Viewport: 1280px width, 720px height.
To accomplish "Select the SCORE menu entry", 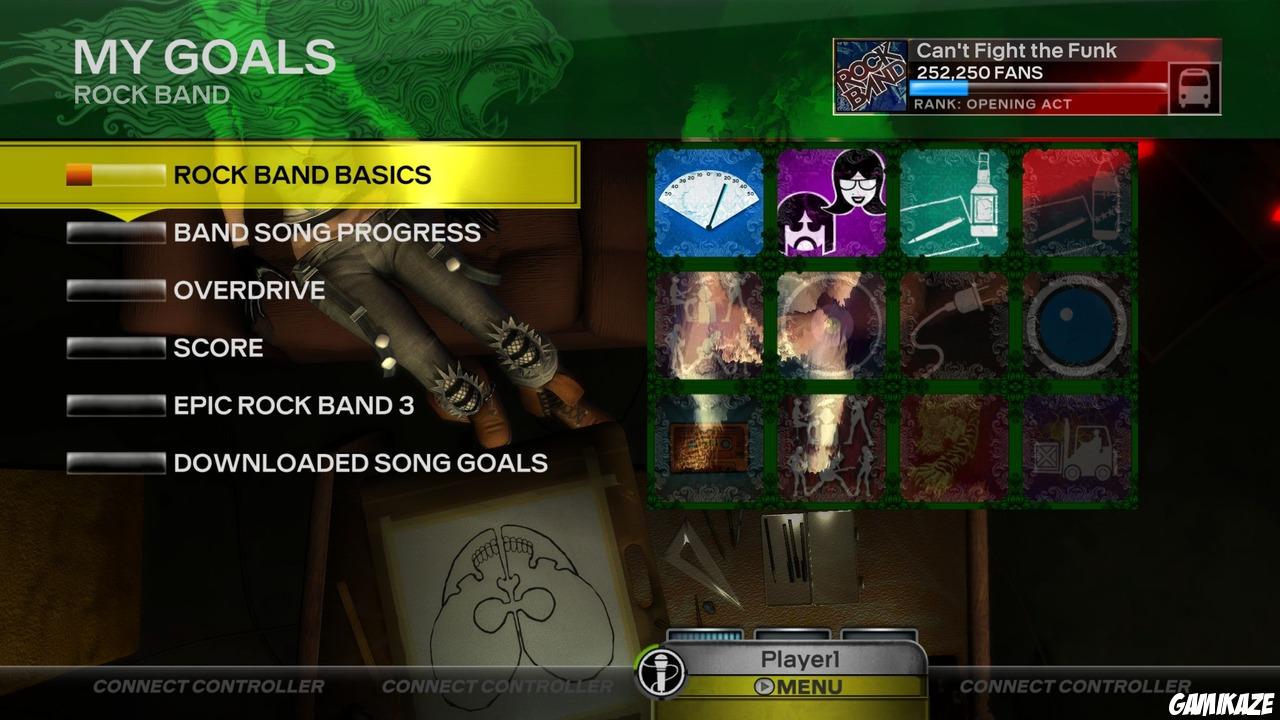I will (x=216, y=348).
